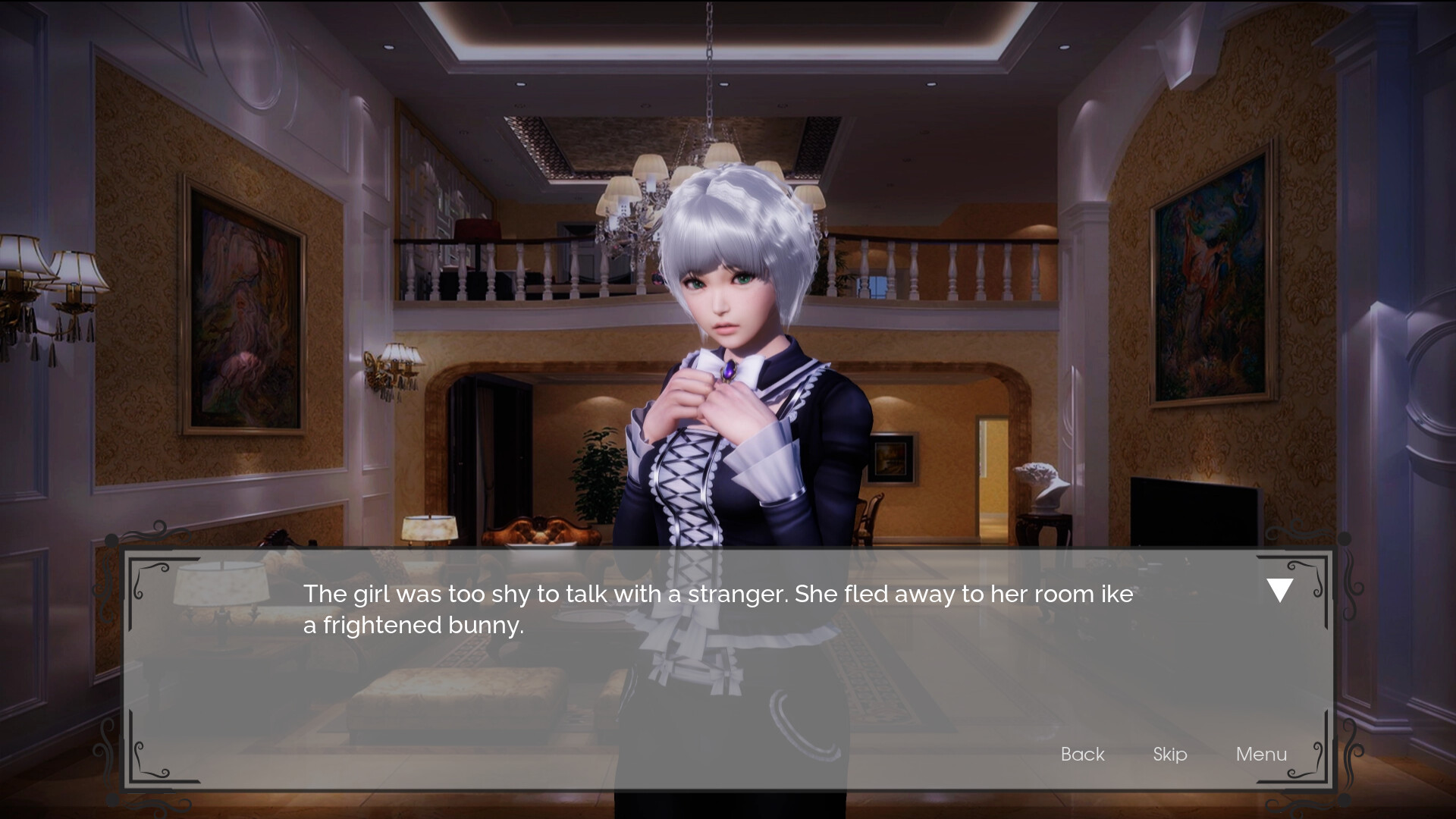Open the game Menu
The width and height of the screenshot is (1456, 819).
[1261, 754]
